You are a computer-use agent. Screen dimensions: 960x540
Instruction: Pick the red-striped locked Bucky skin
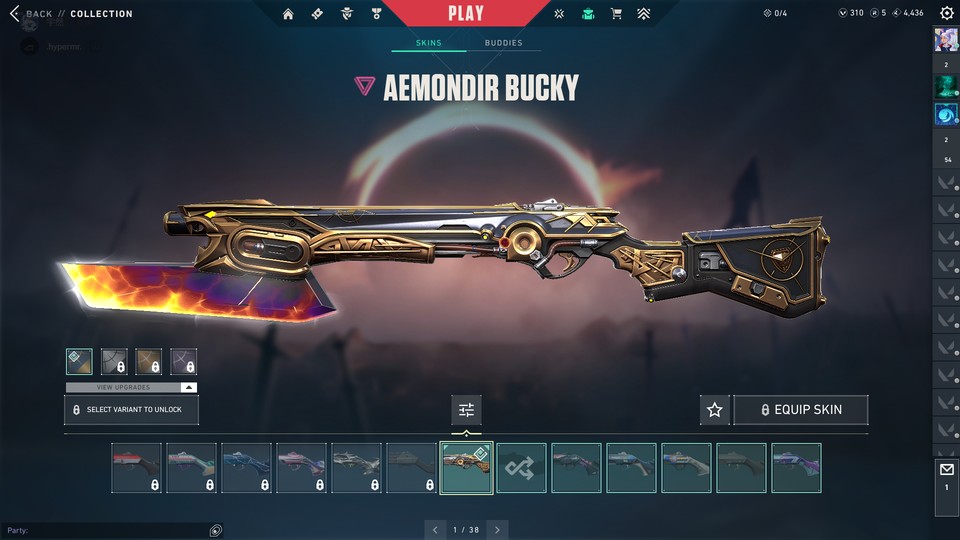[x=136, y=468]
